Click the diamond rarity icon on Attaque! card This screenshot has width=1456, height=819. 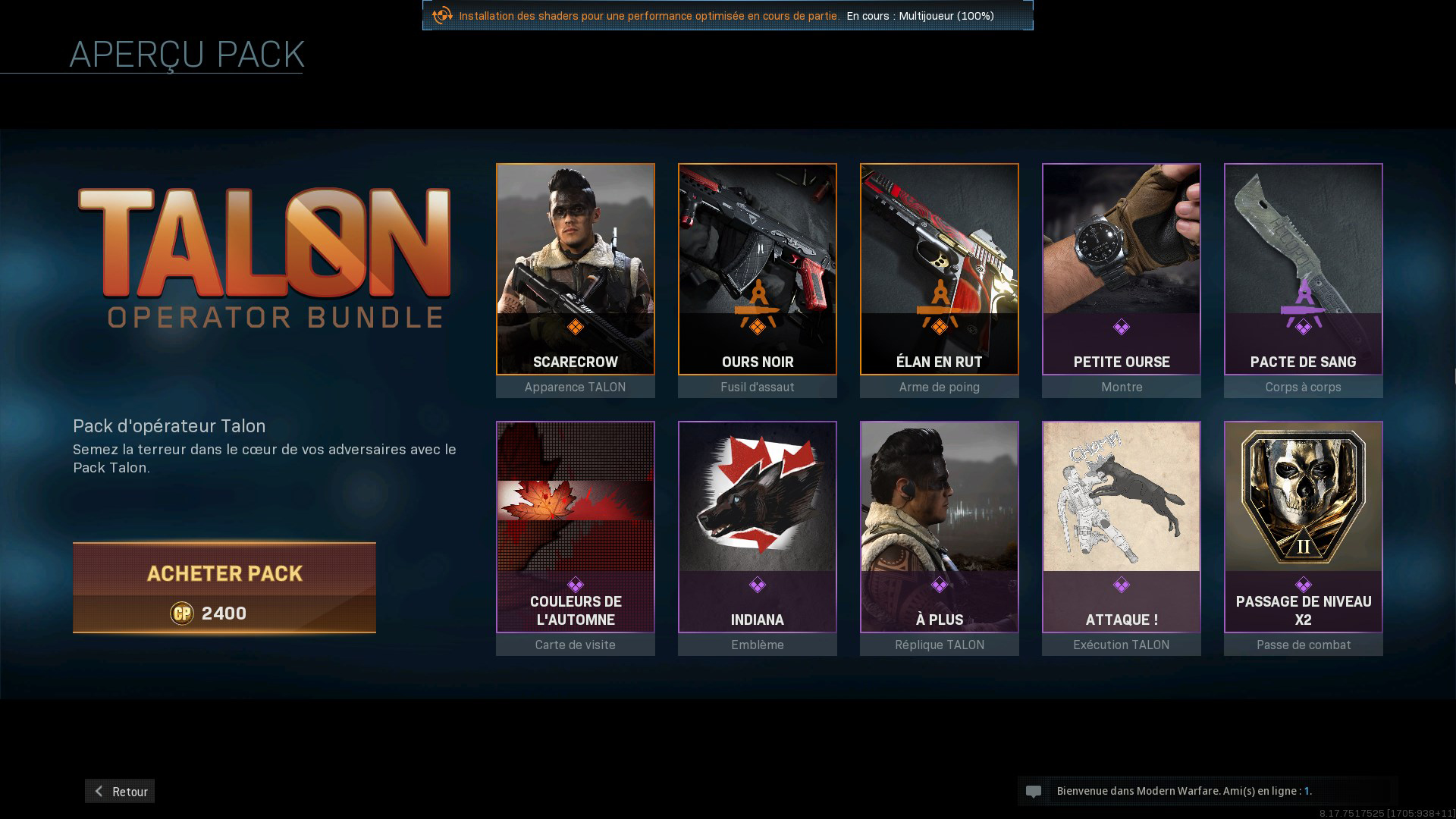click(1121, 585)
